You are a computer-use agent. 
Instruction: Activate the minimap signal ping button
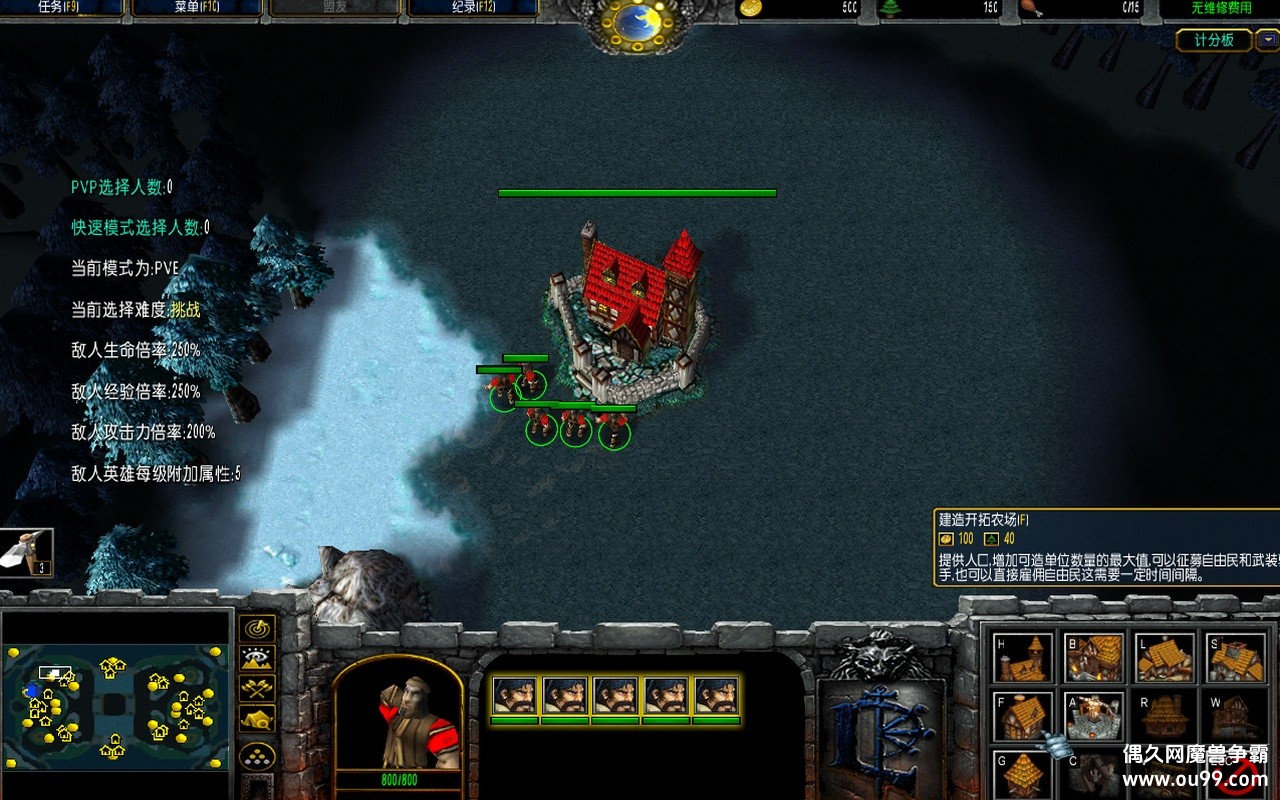point(258,629)
